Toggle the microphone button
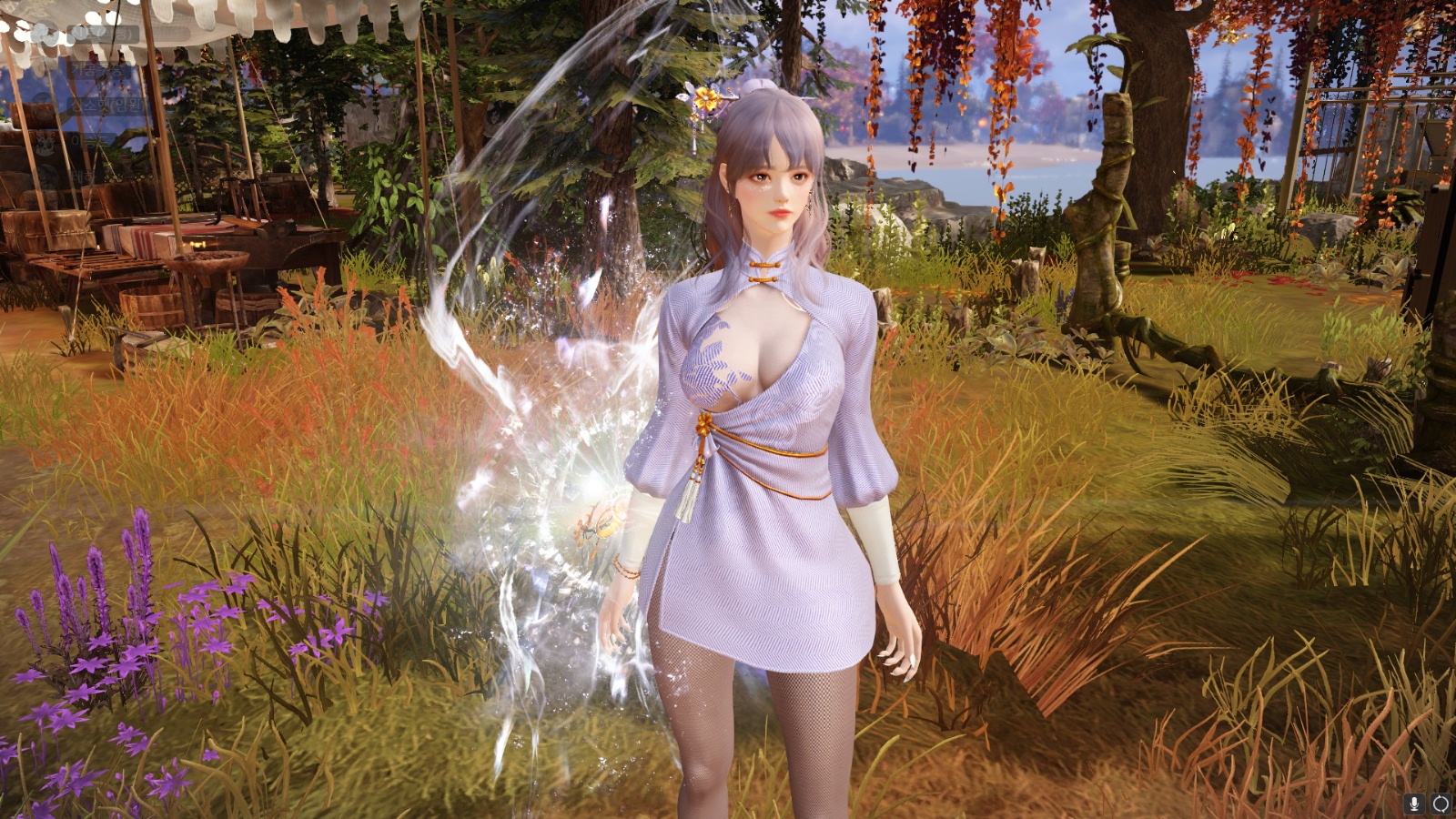 1414,804
